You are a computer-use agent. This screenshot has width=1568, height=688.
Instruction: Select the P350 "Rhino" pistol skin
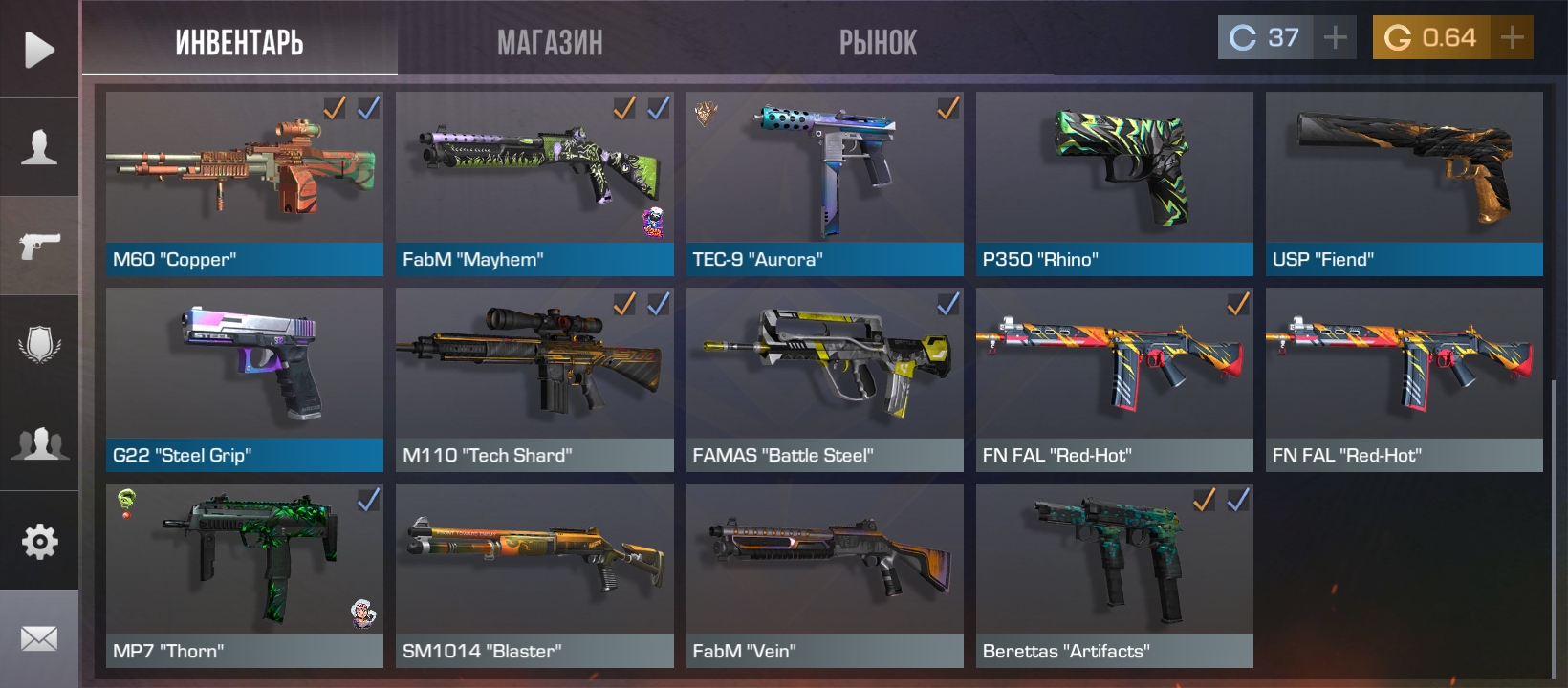1114,183
